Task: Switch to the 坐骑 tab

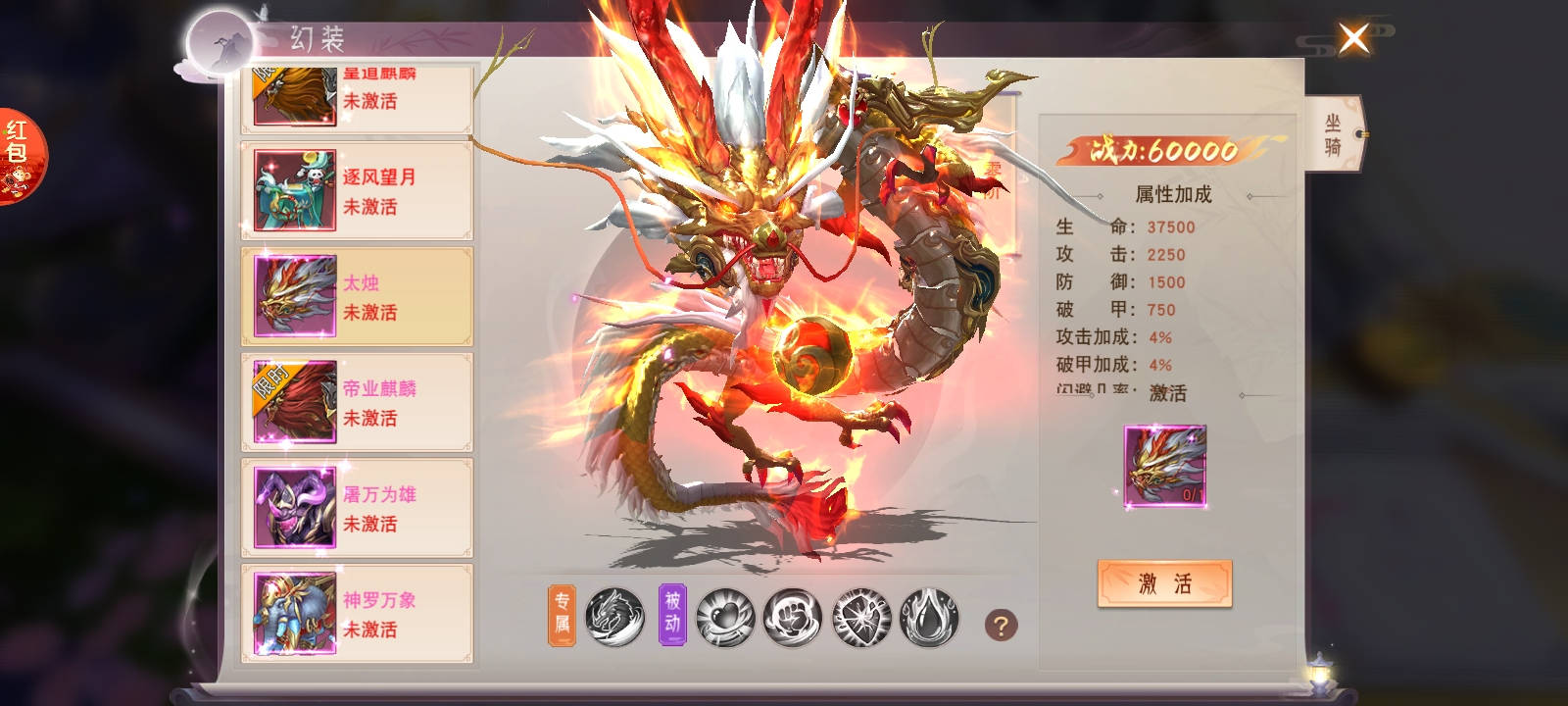Action: [1333, 134]
